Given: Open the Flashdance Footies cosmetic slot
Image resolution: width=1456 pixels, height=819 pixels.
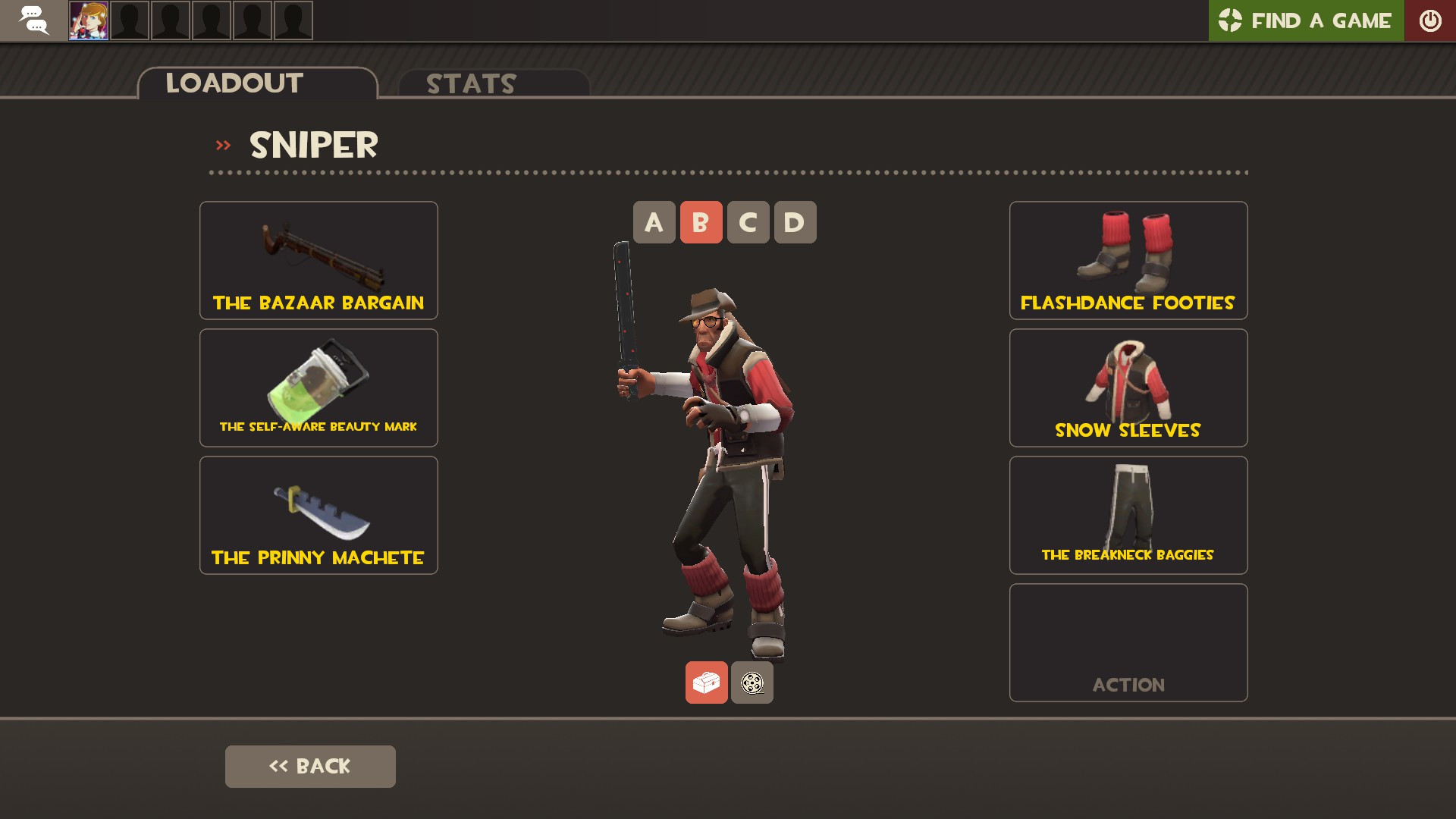Looking at the screenshot, I should [x=1128, y=260].
